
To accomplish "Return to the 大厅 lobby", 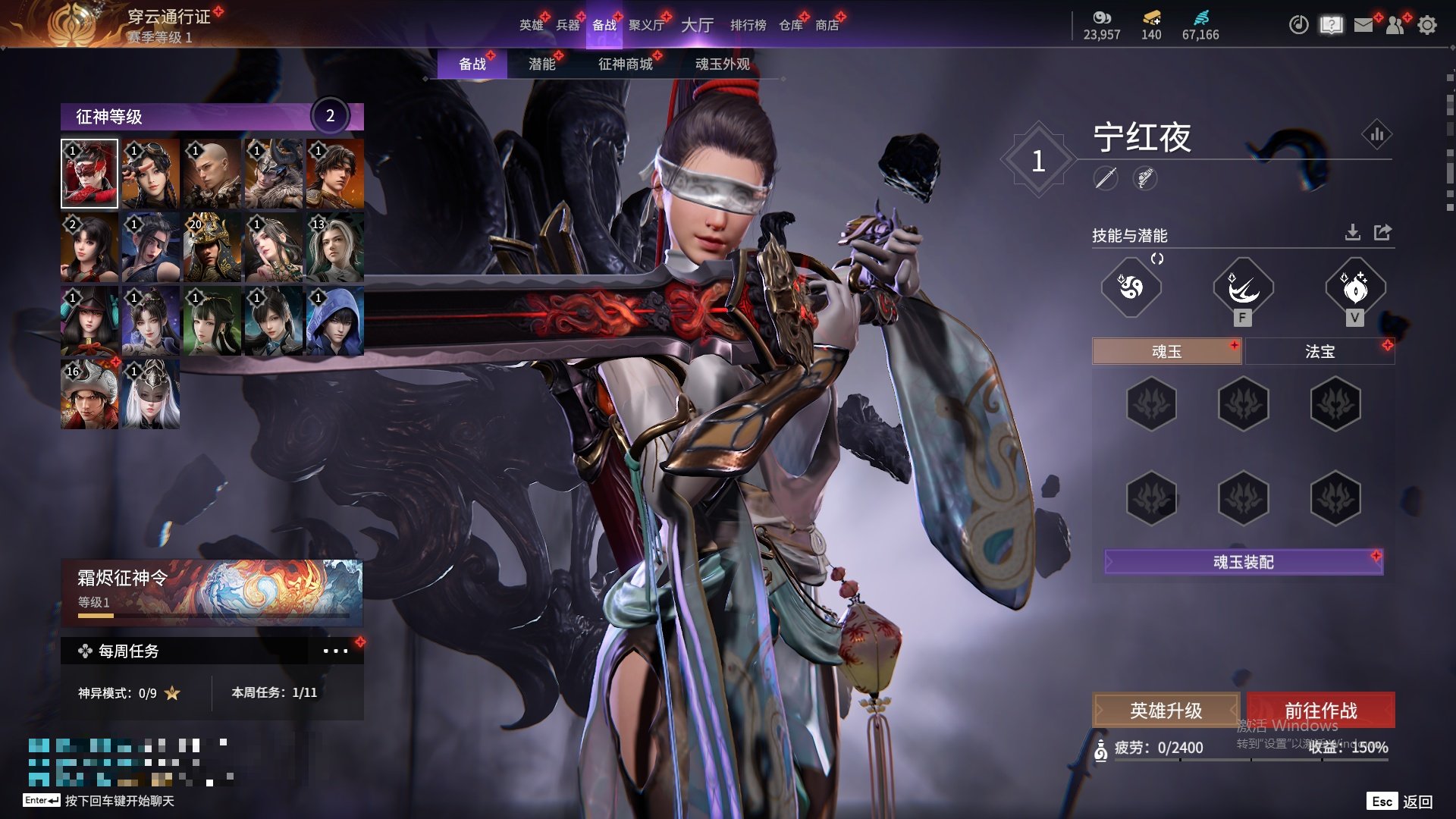I will pos(697,25).
